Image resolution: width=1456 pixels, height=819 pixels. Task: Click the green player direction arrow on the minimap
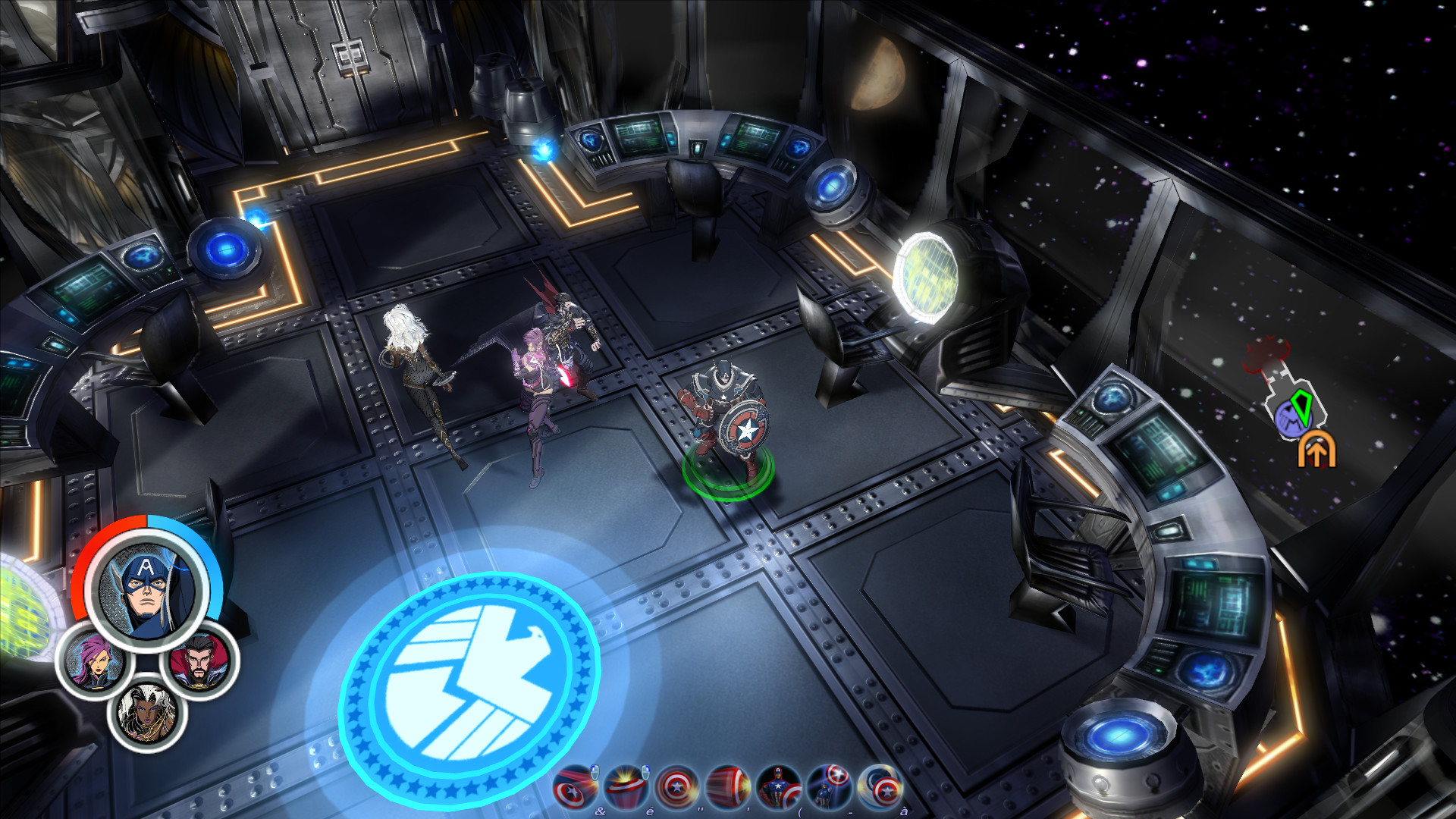[x=1302, y=409]
